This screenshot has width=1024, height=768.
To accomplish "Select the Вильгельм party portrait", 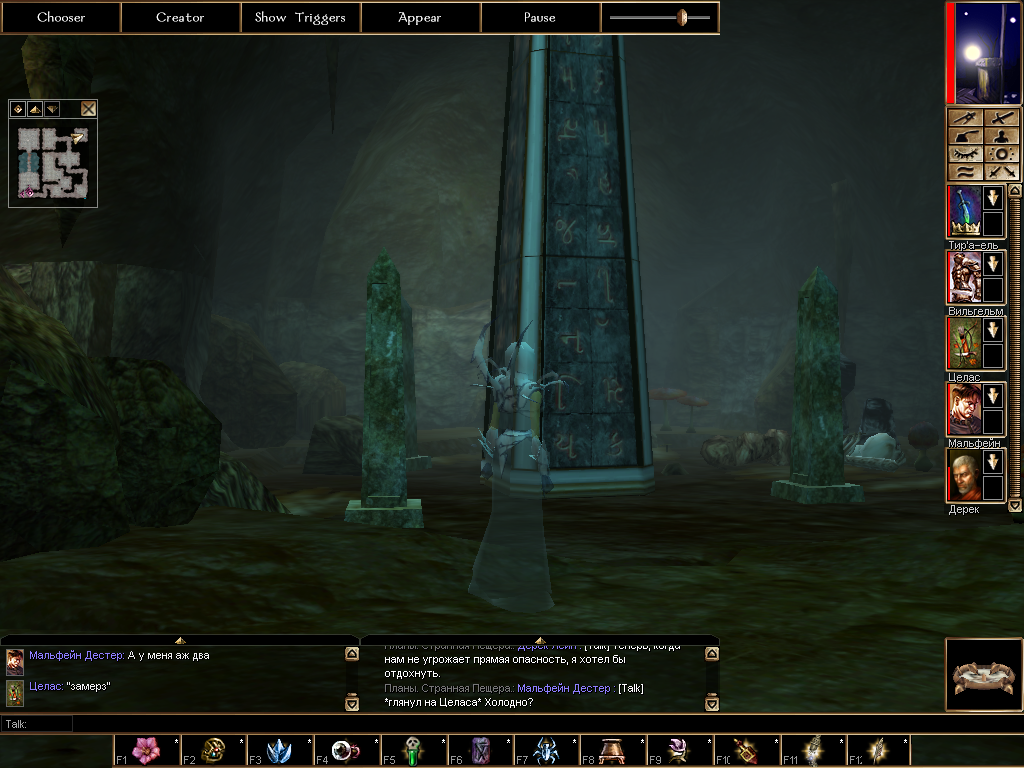I will pos(963,277).
